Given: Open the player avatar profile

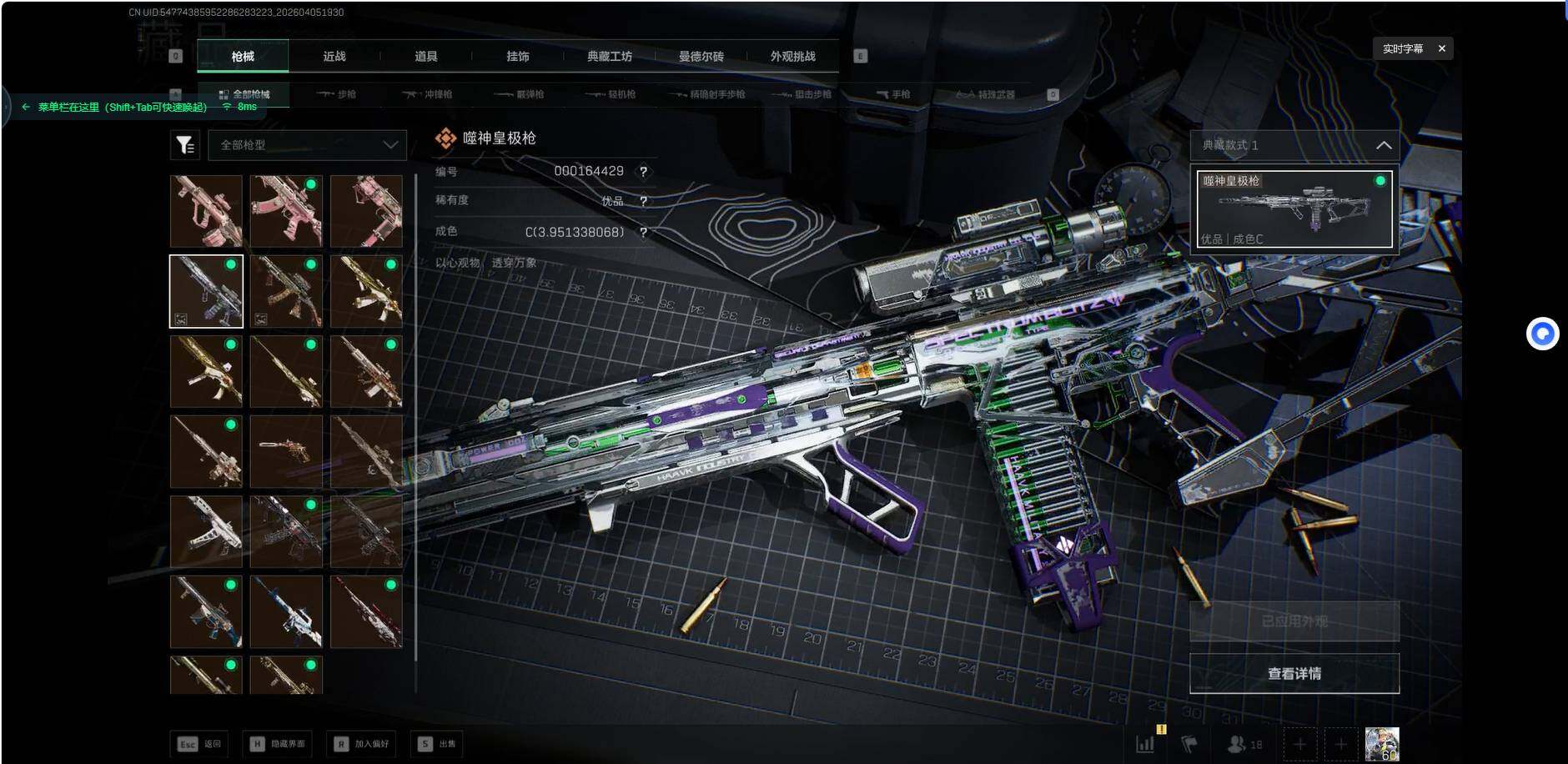Looking at the screenshot, I should 1381,743.
